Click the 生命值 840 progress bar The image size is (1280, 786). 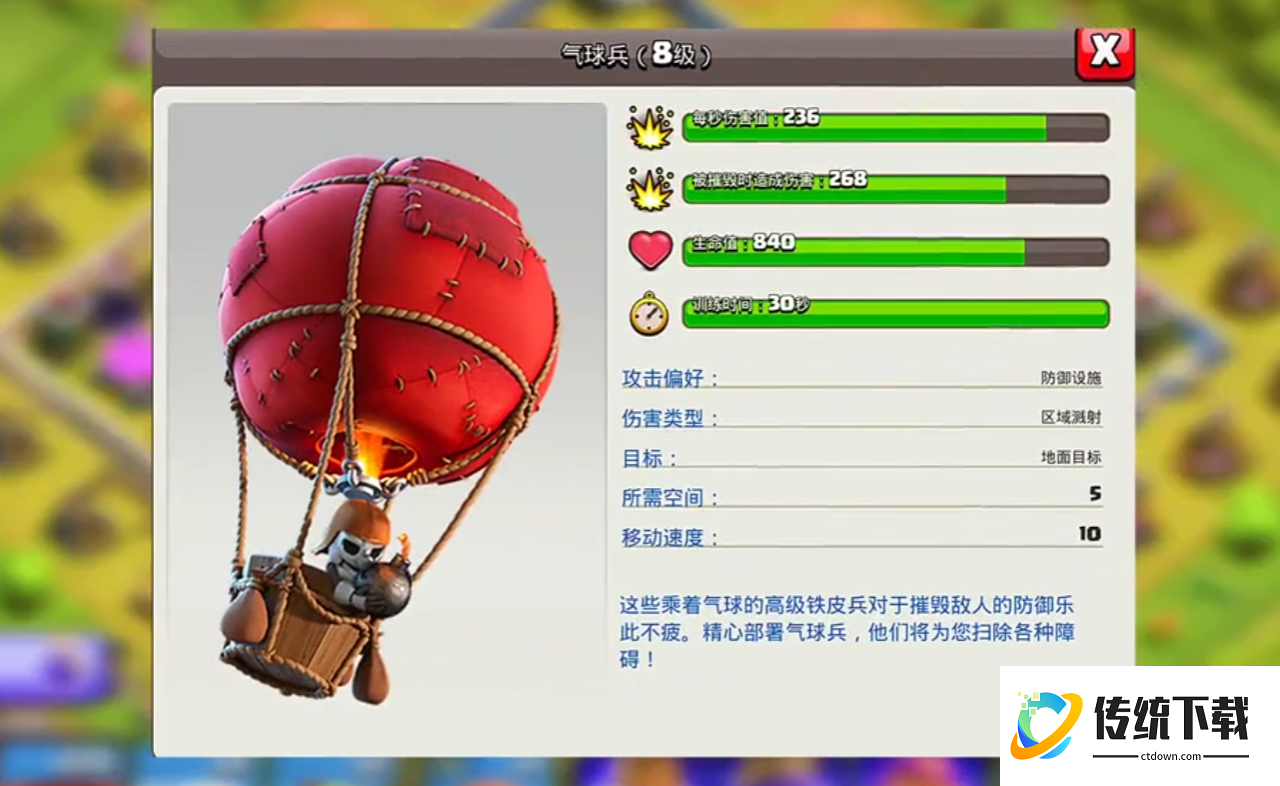[895, 250]
